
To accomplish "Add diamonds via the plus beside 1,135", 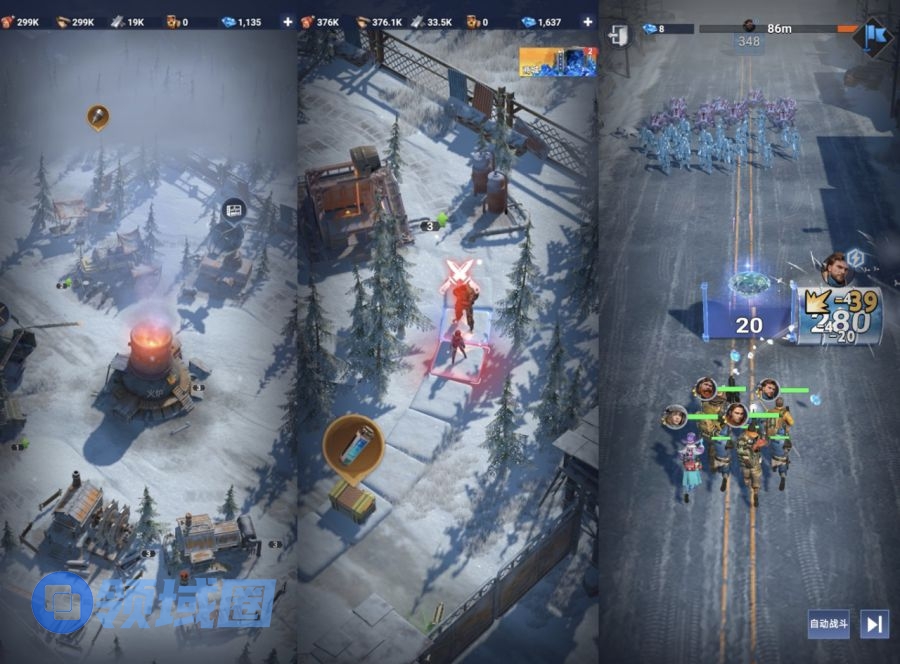I will coord(288,21).
